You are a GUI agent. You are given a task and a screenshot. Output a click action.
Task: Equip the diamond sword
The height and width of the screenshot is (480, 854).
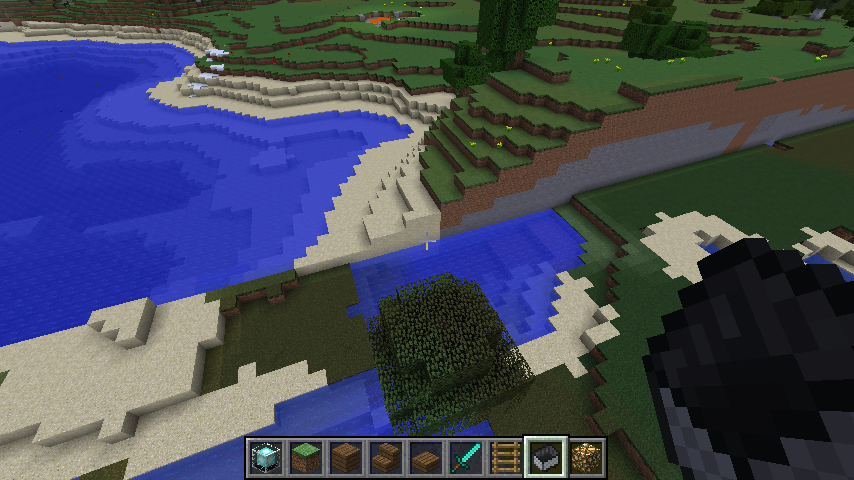coord(465,458)
